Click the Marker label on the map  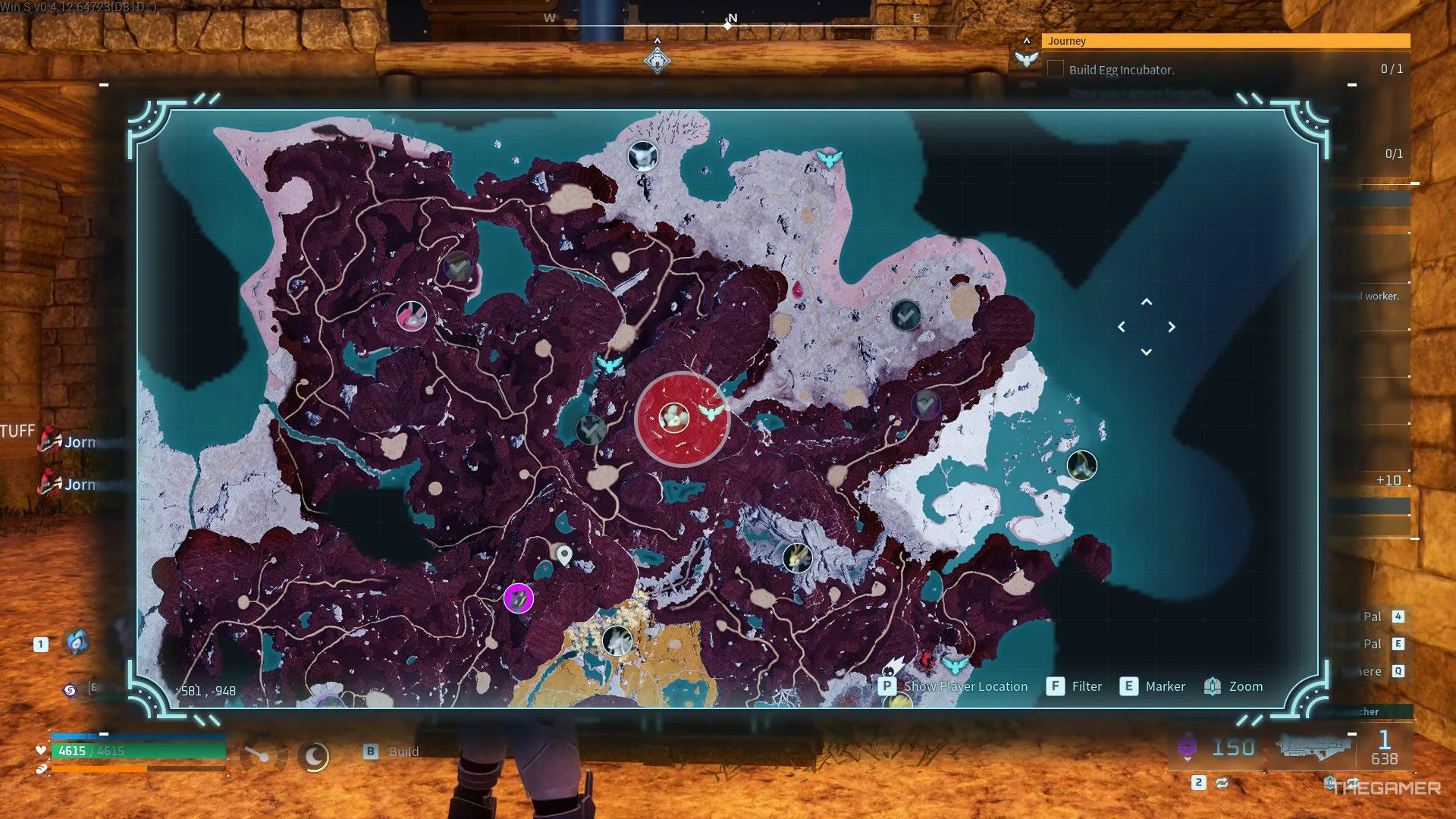coord(1165,686)
